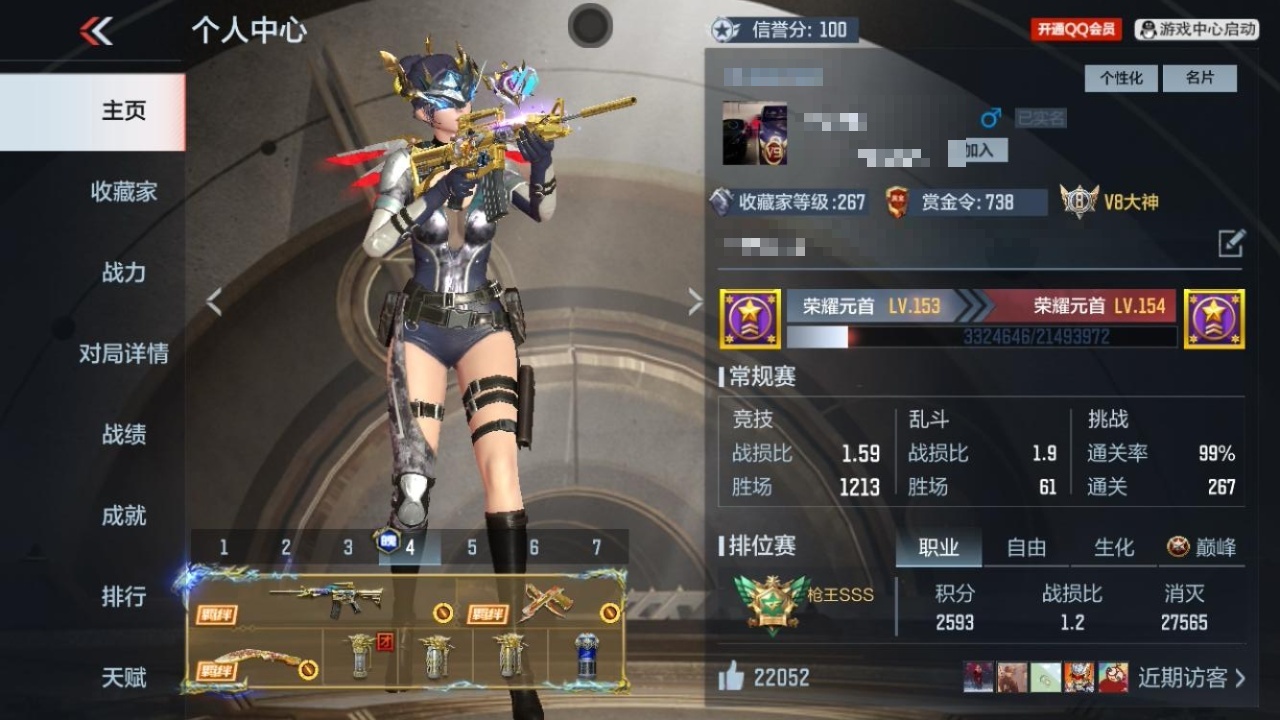Image resolution: width=1280 pixels, height=720 pixels.
Task: Select the 天赋 menu entry
Action: pyautogui.click(x=123, y=677)
